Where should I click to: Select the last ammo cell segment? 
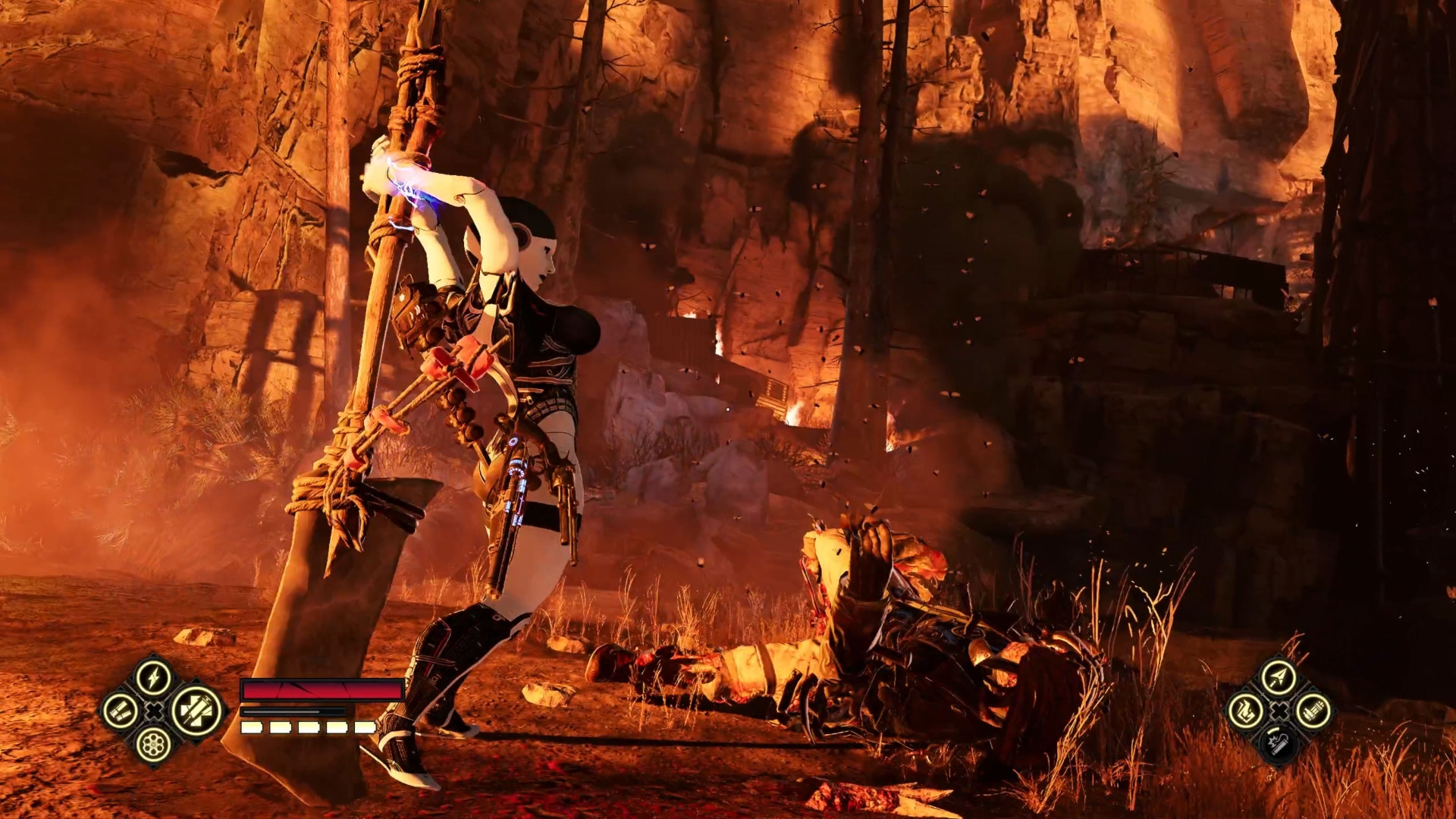coord(365,727)
